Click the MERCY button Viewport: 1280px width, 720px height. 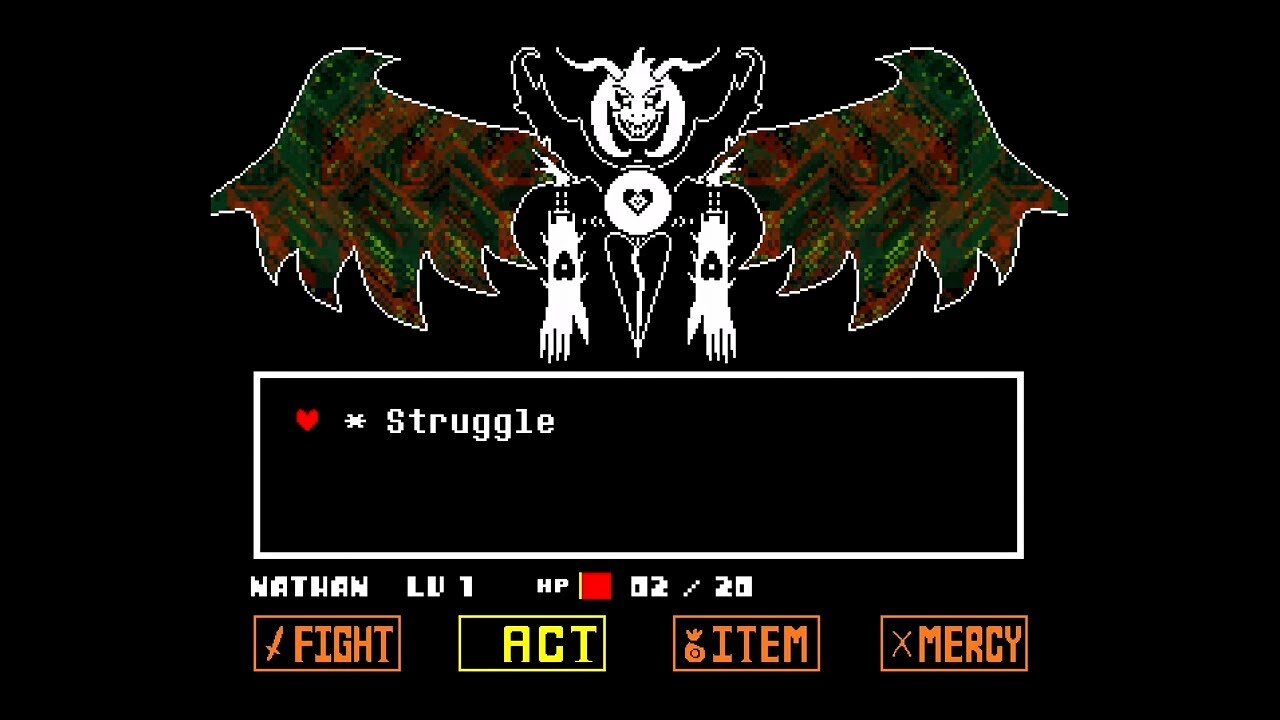point(952,644)
